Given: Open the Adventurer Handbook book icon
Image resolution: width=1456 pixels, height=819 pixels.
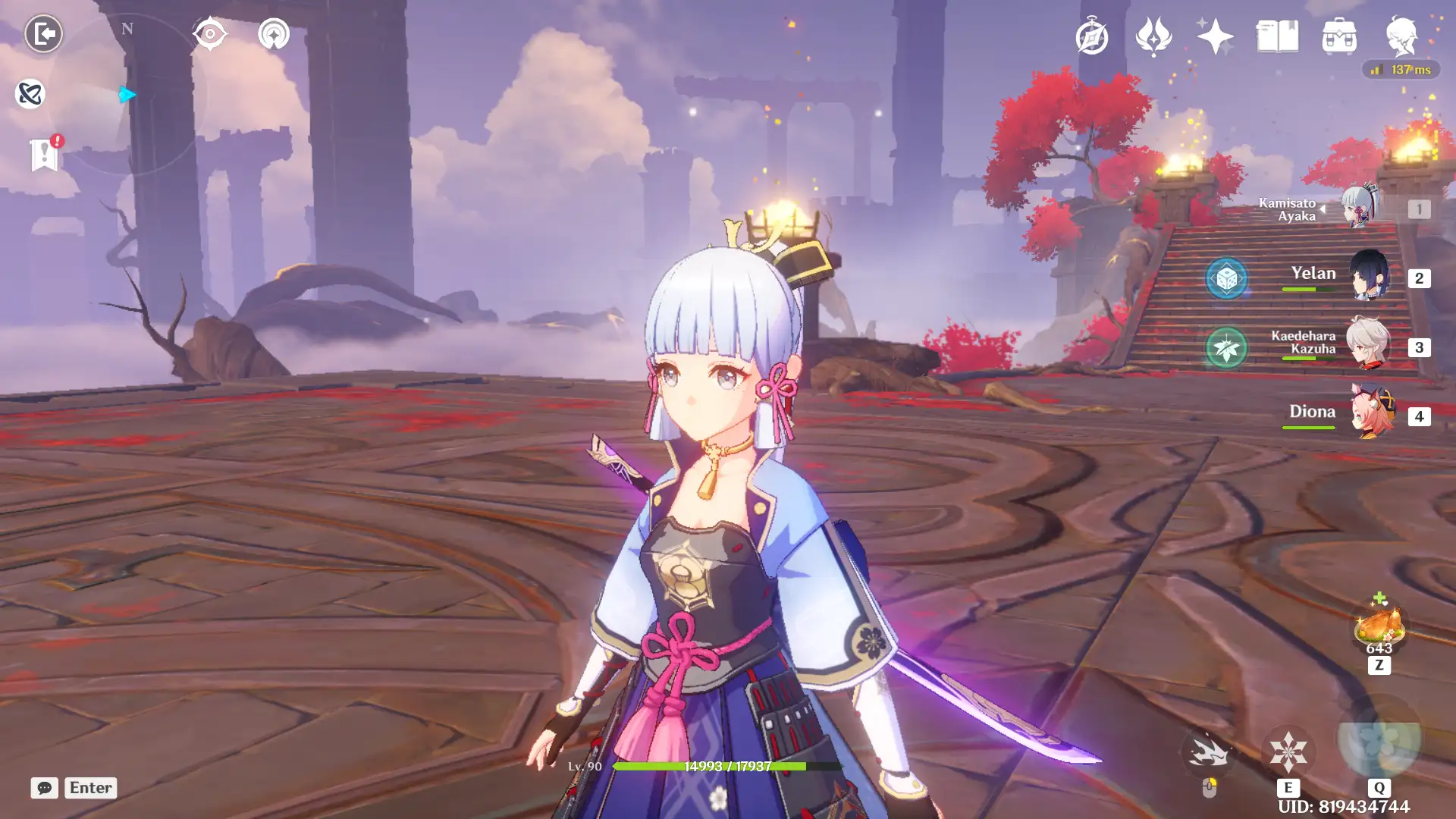Looking at the screenshot, I should [1277, 36].
